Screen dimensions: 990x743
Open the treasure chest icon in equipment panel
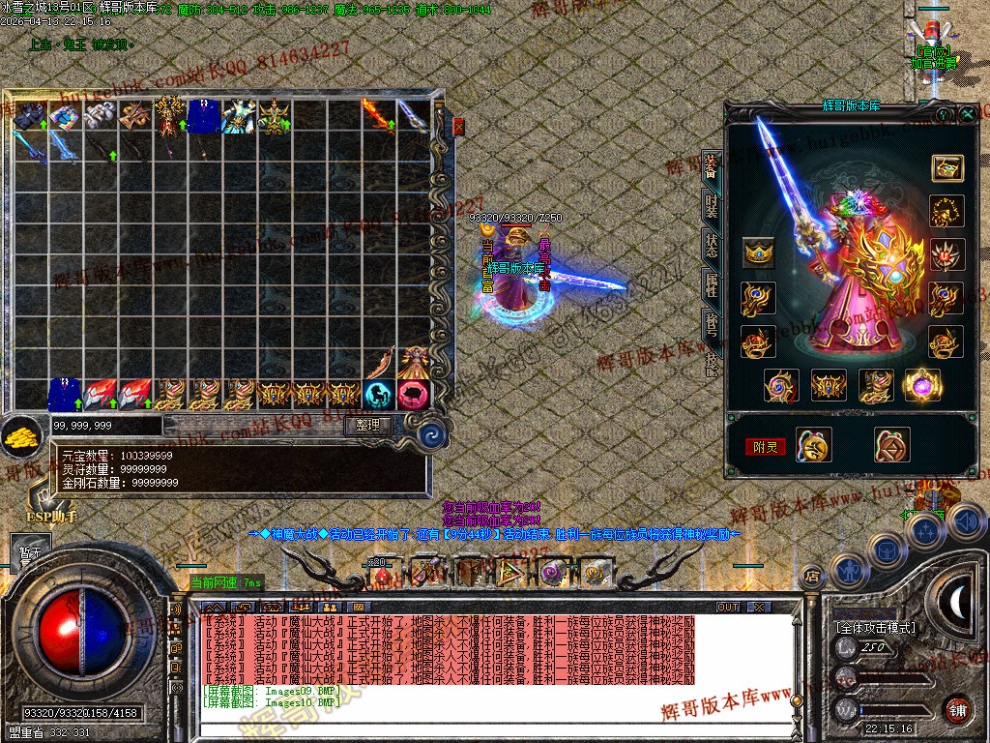(946, 168)
